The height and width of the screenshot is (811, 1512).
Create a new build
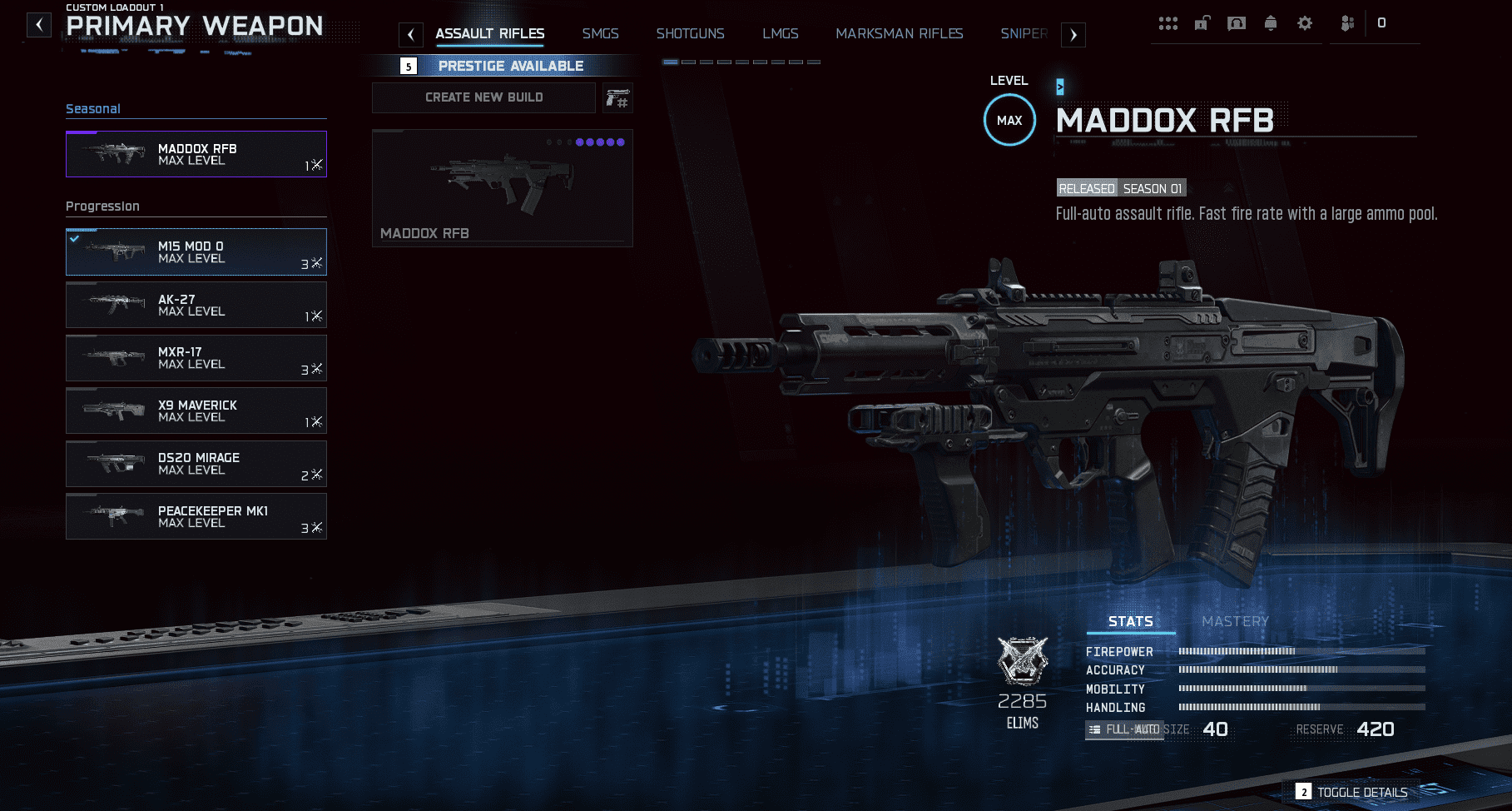[x=483, y=97]
